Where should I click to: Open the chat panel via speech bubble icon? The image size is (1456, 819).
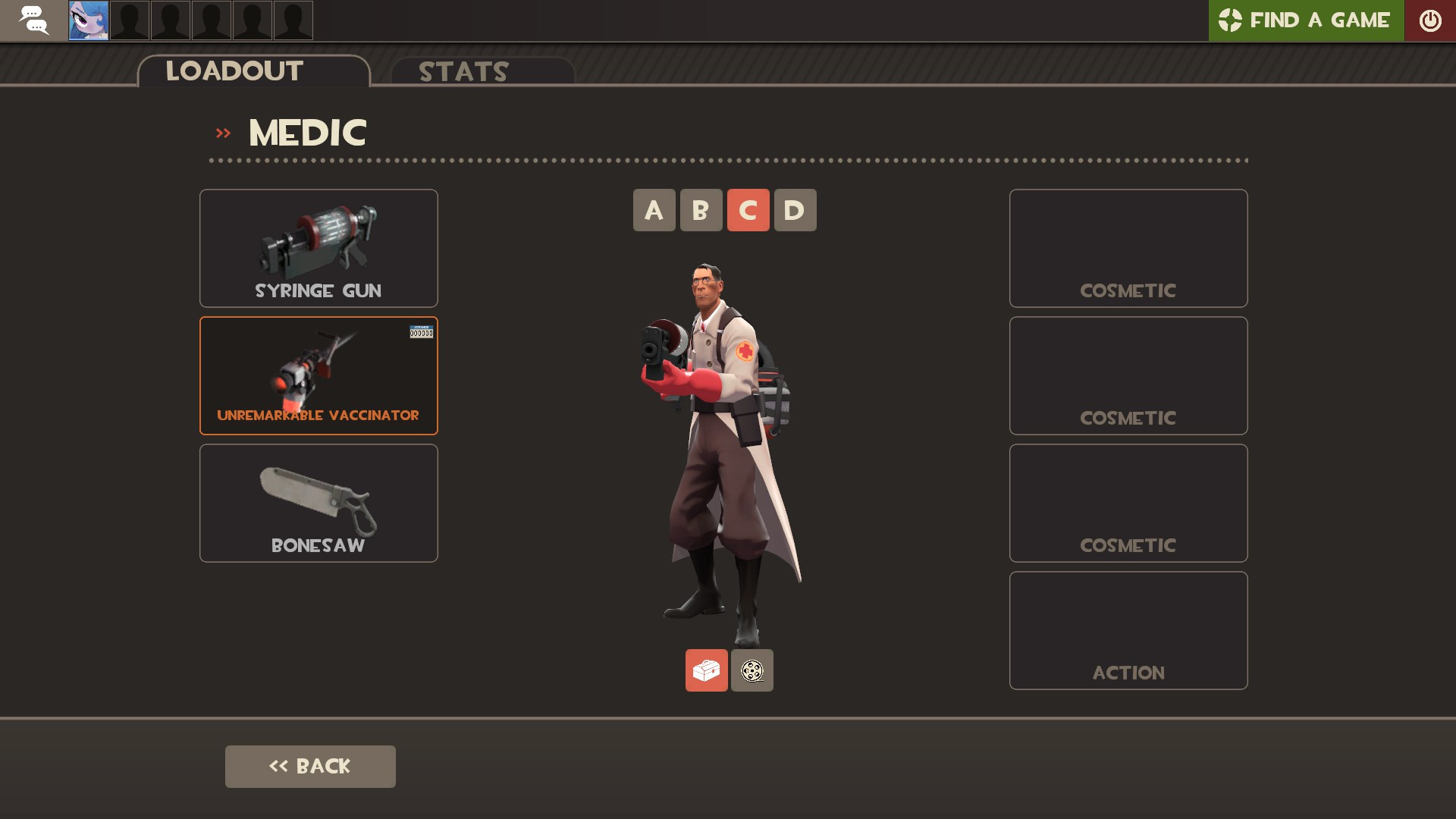click(x=34, y=20)
